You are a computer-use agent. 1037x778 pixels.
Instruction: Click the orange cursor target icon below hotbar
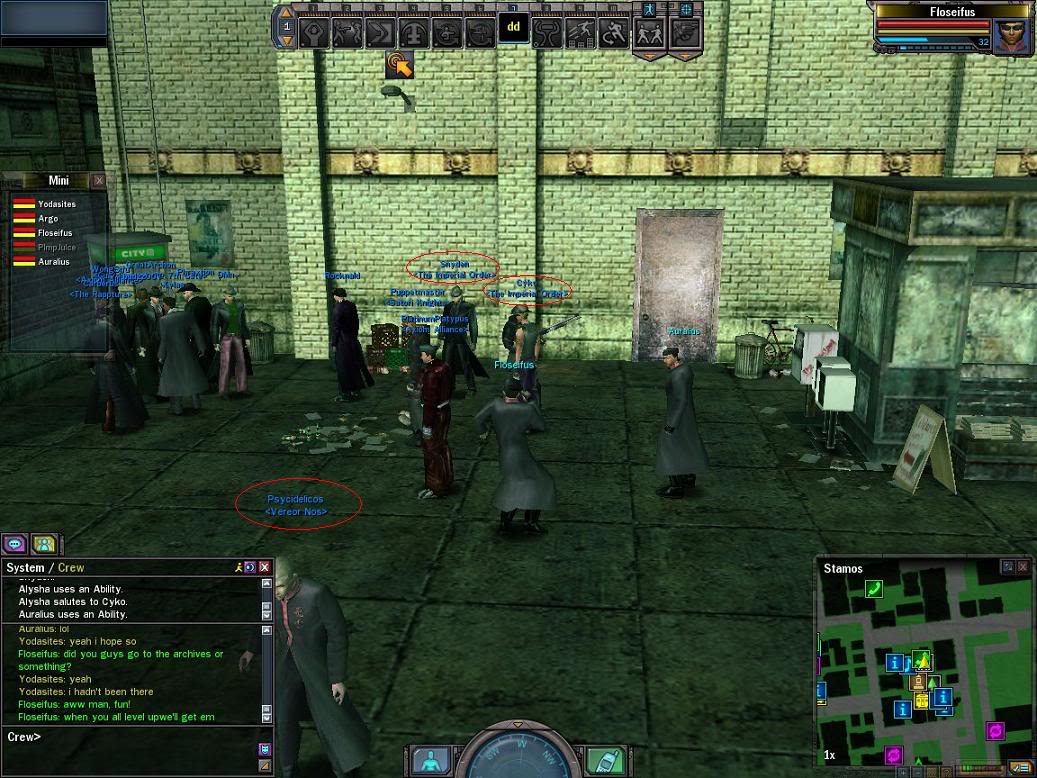(400, 64)
